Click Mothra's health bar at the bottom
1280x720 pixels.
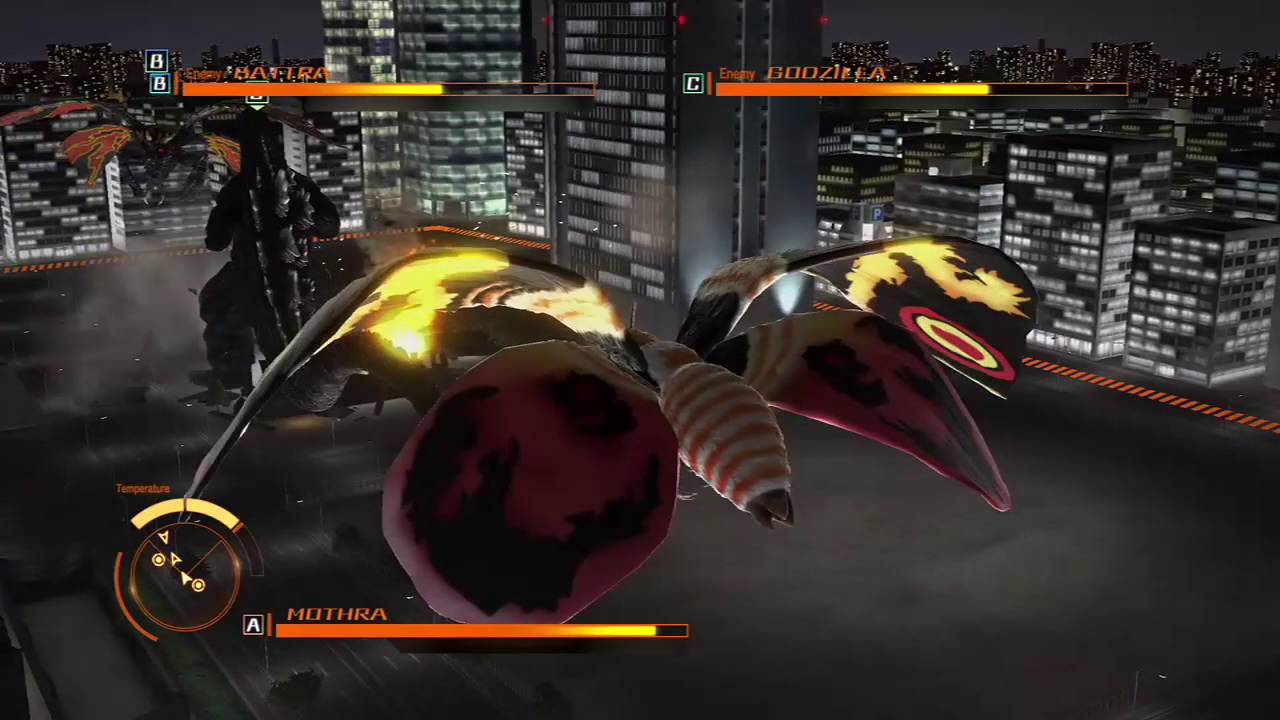coord(470,630)
